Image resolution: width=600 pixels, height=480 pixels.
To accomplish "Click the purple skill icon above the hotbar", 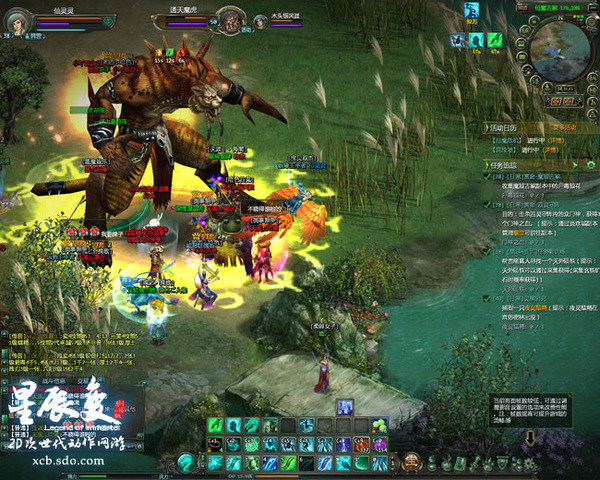I will pos(344,406).
